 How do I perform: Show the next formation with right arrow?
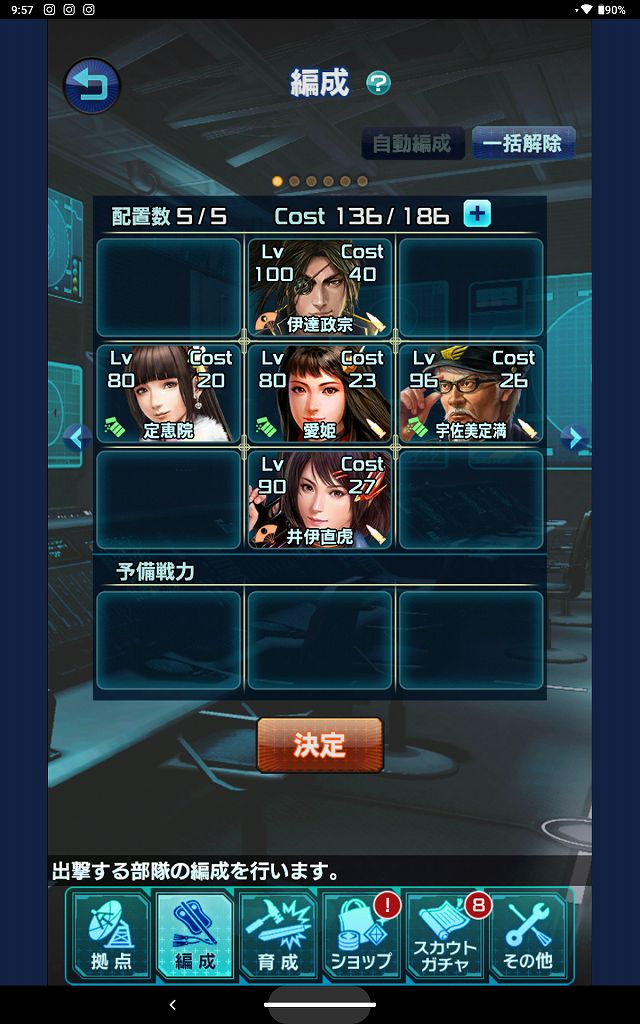pos(571,437)
